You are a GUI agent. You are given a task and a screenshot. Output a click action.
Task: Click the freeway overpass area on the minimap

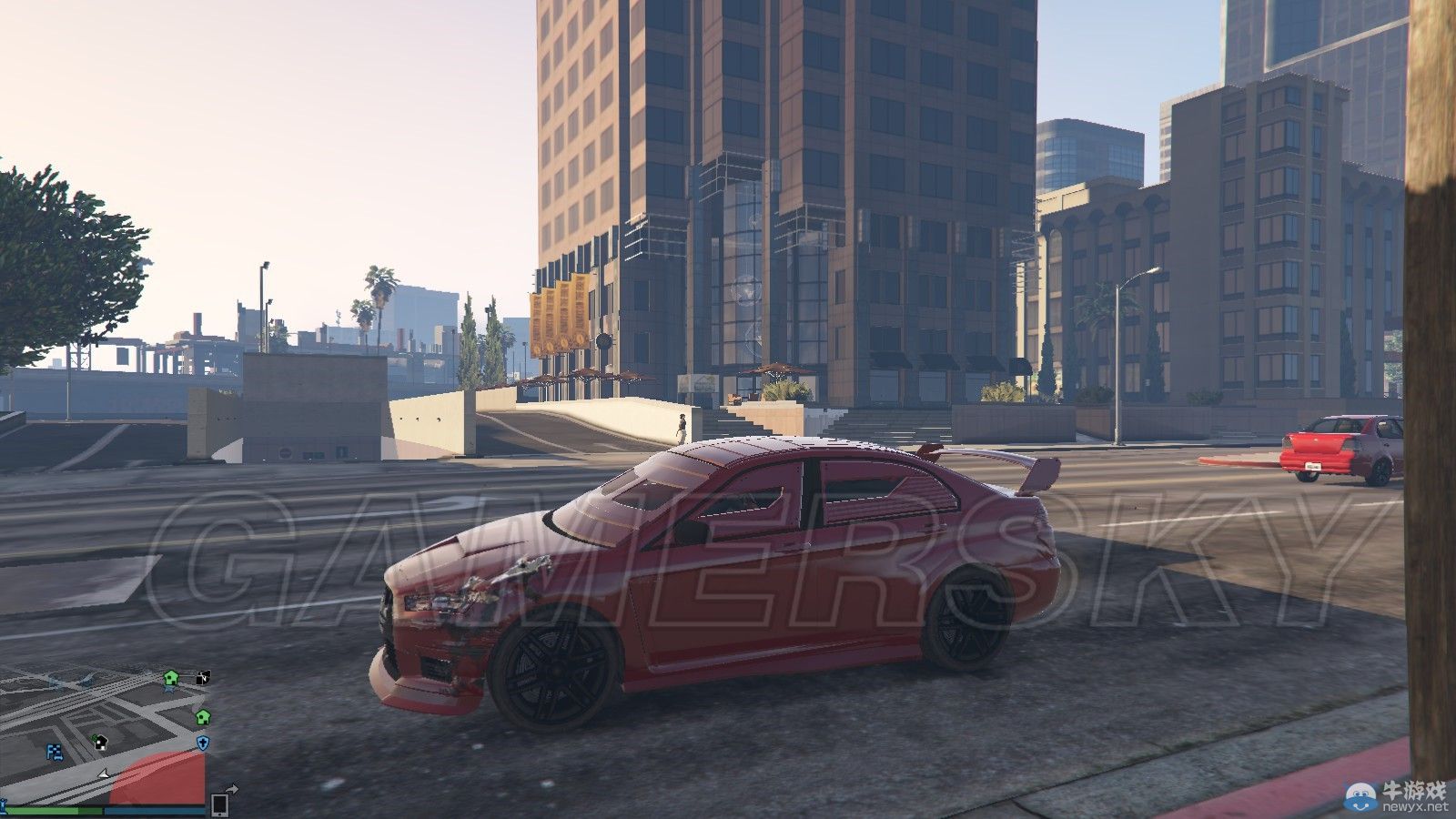(x=64, y=681)
